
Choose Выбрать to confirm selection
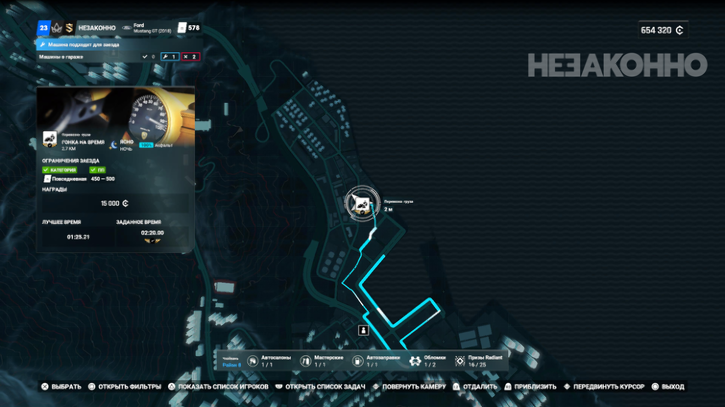click(61, 387)
